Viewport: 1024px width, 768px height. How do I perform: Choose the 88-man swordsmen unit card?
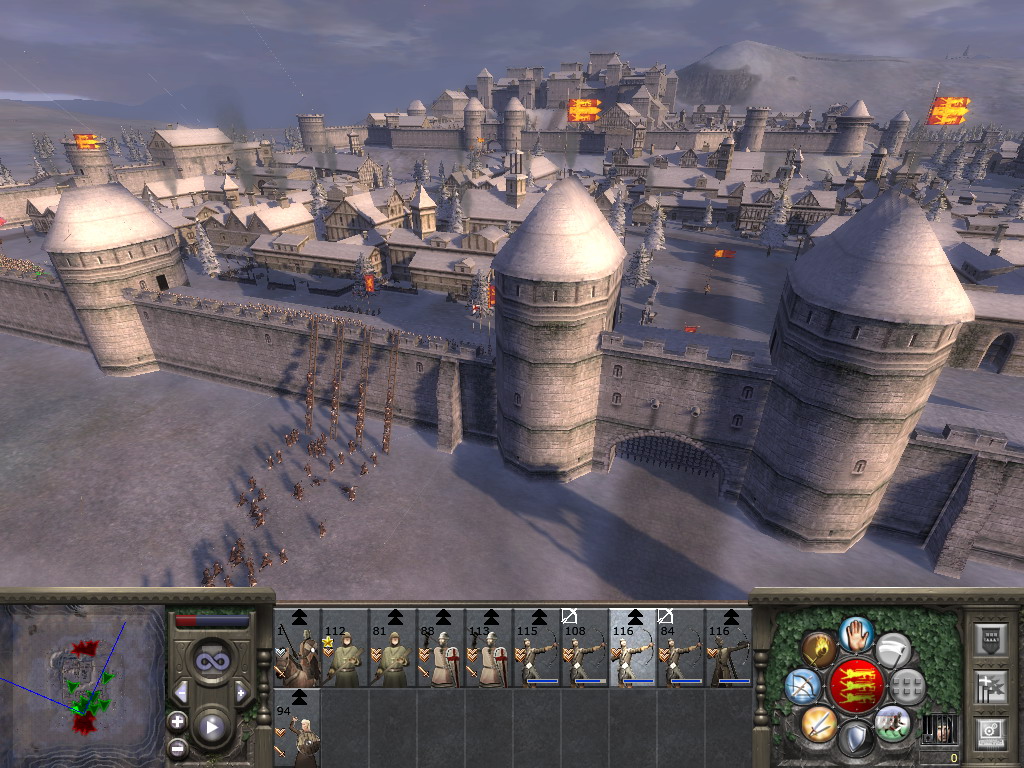click(441, 648)
